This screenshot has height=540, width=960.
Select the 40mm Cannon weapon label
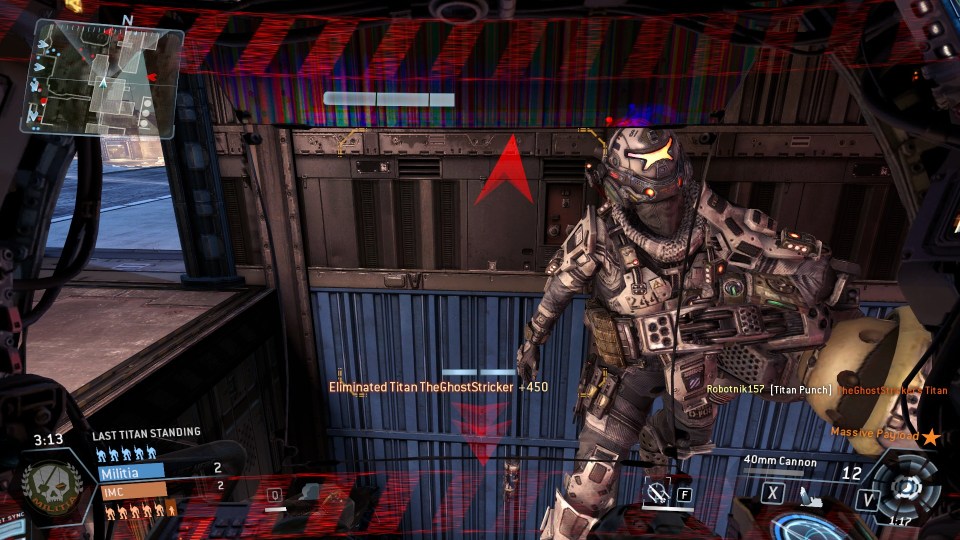coord(780,462)
